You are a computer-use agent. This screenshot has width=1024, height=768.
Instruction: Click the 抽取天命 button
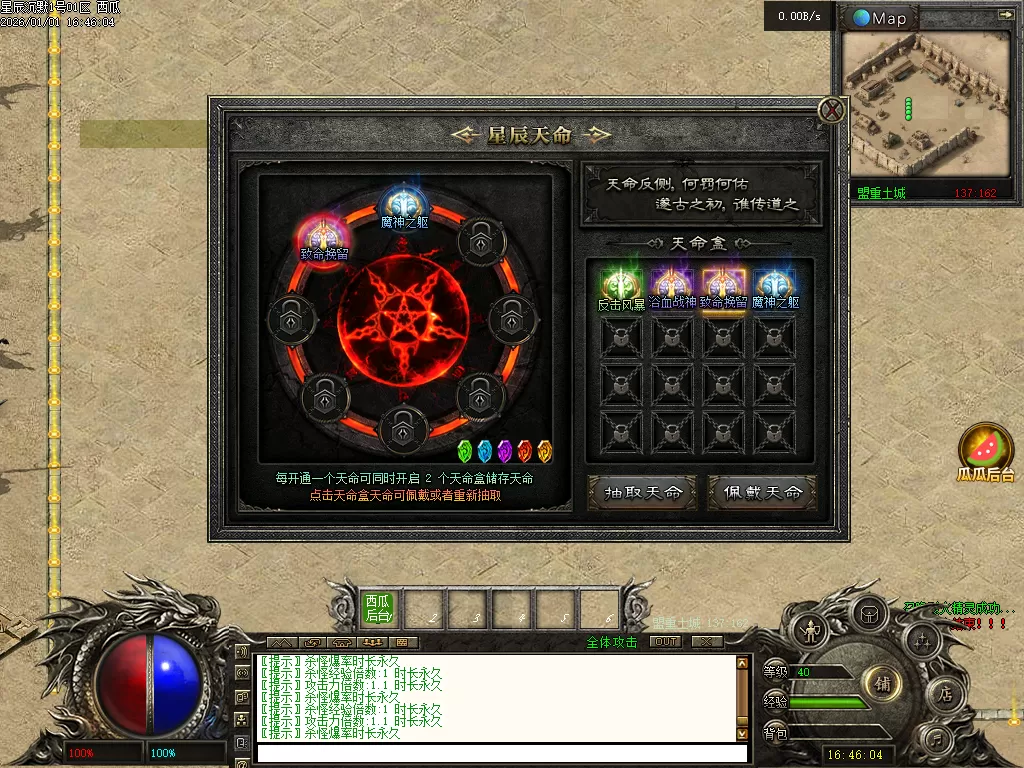coord(643,492)
